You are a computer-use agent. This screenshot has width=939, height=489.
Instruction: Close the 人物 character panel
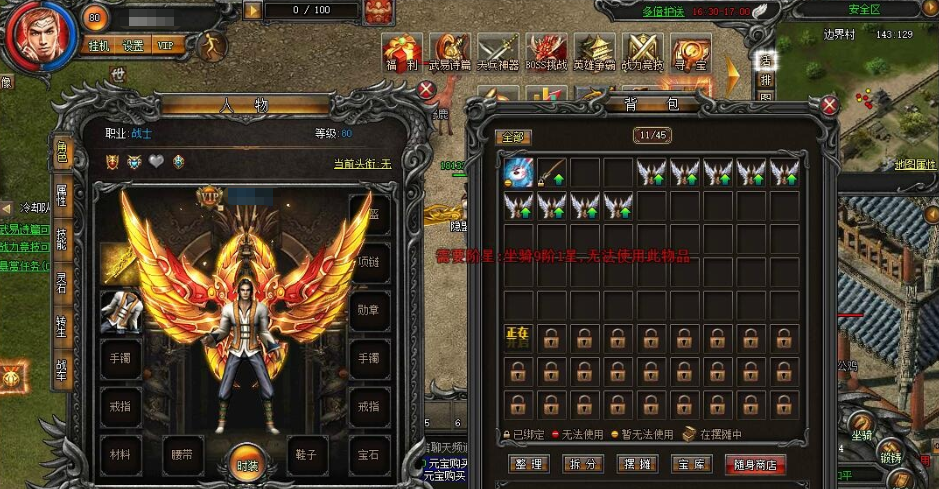click(x=426, y=91)
